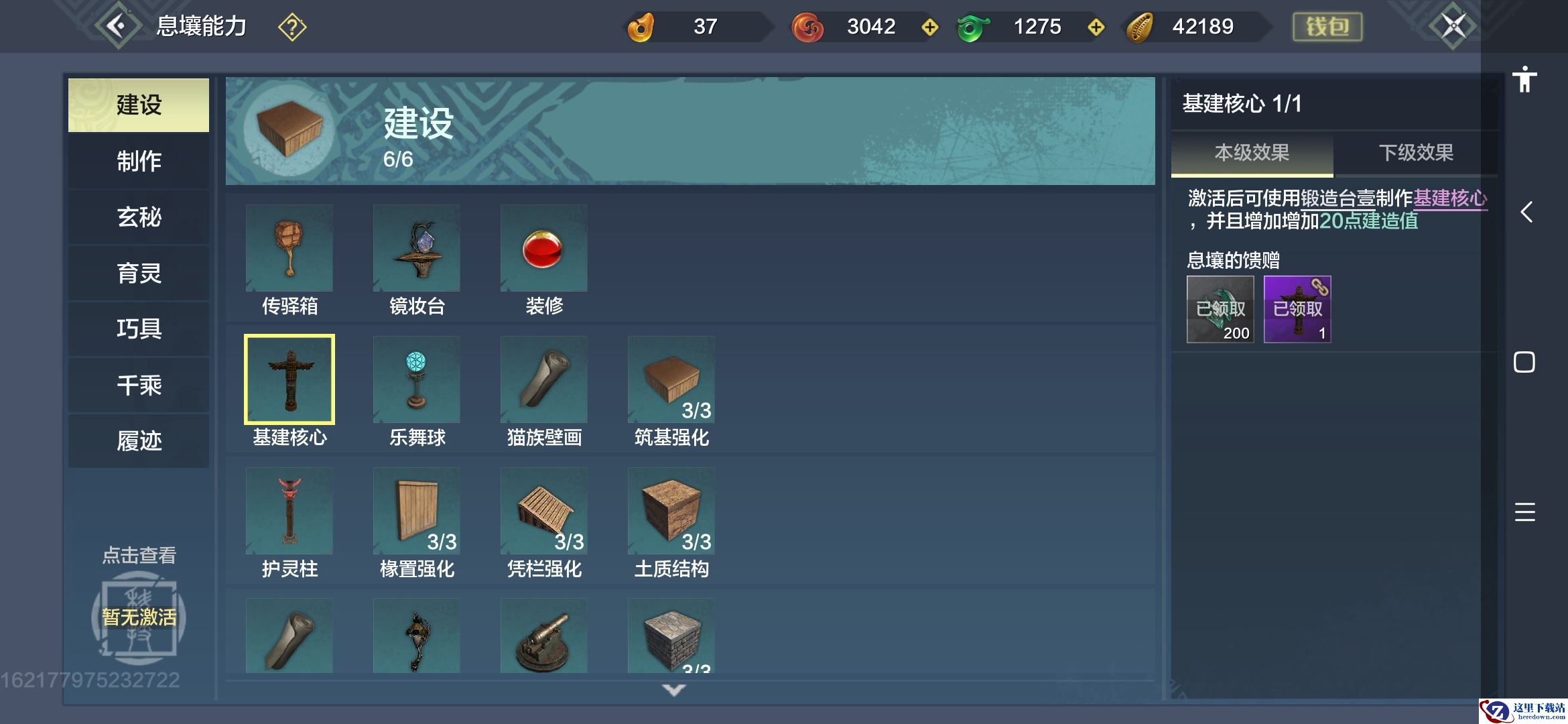Screen dimensions: 1568x724
Task: Select the 护灵柱 ability icon
Action: (x=289, y=511)
